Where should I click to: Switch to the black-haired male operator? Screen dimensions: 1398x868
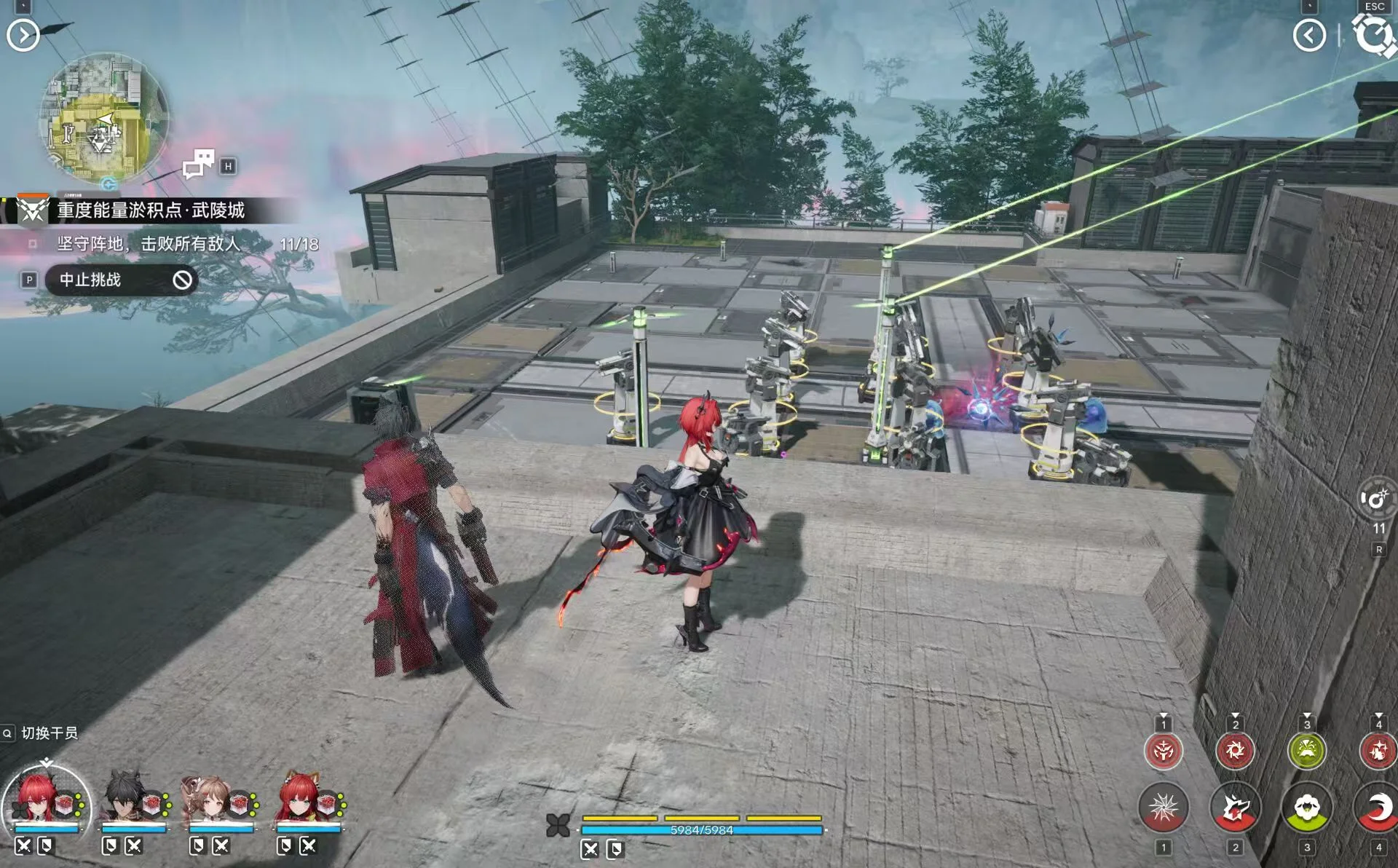tap(125, 801)
